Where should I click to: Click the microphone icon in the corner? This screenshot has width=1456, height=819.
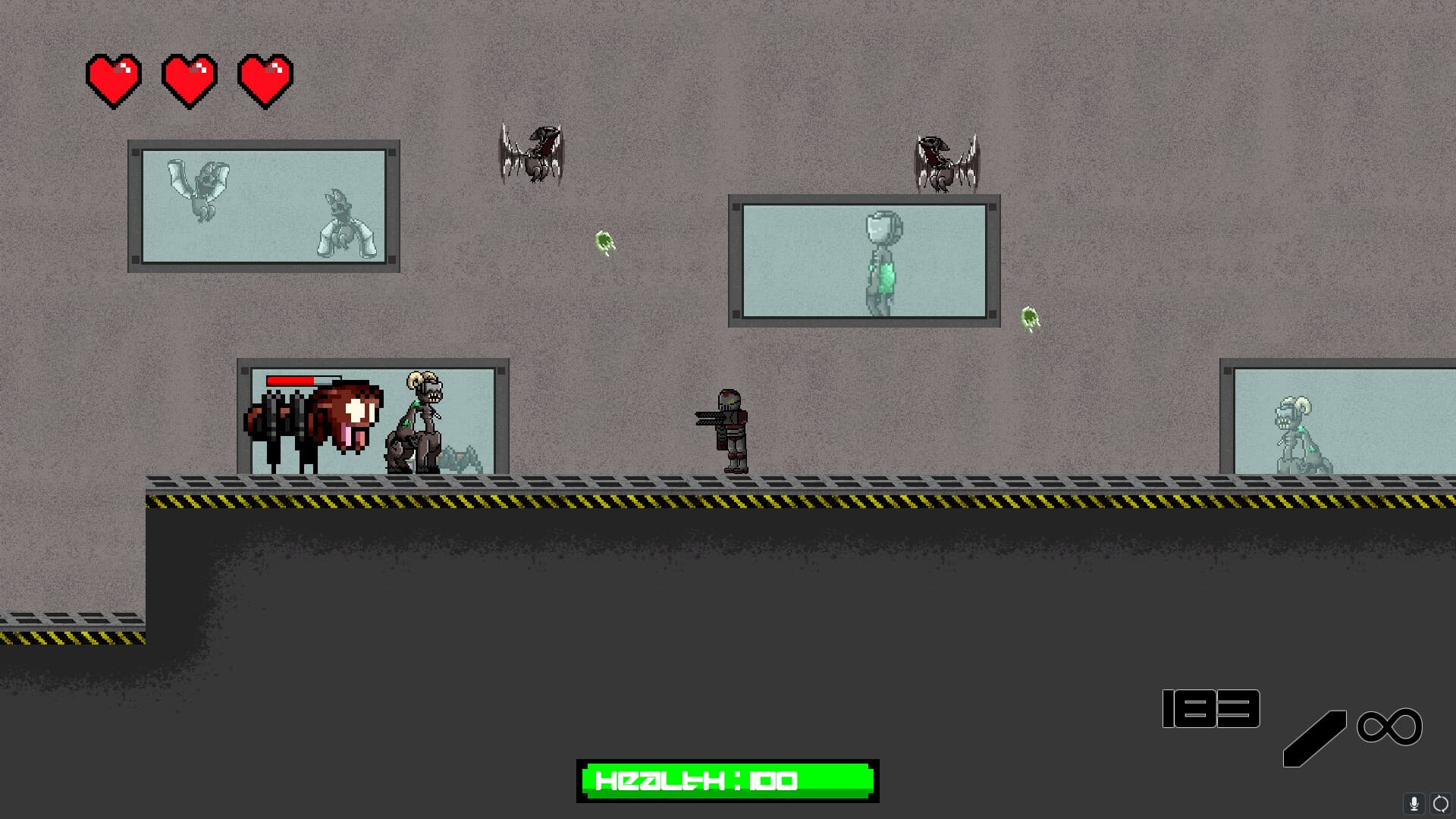1414,804
